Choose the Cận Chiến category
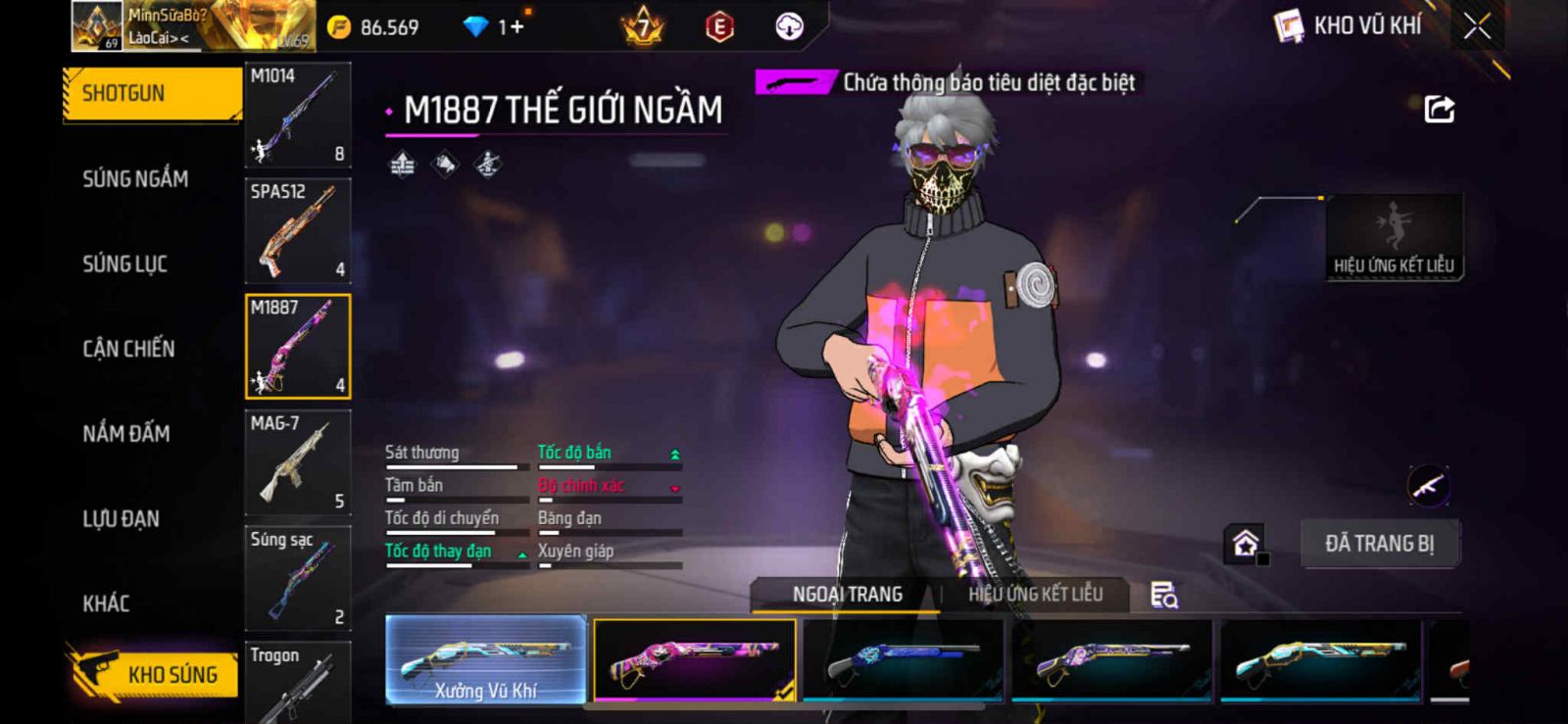This screenshot has width=1568, height=724. (128, 349)
